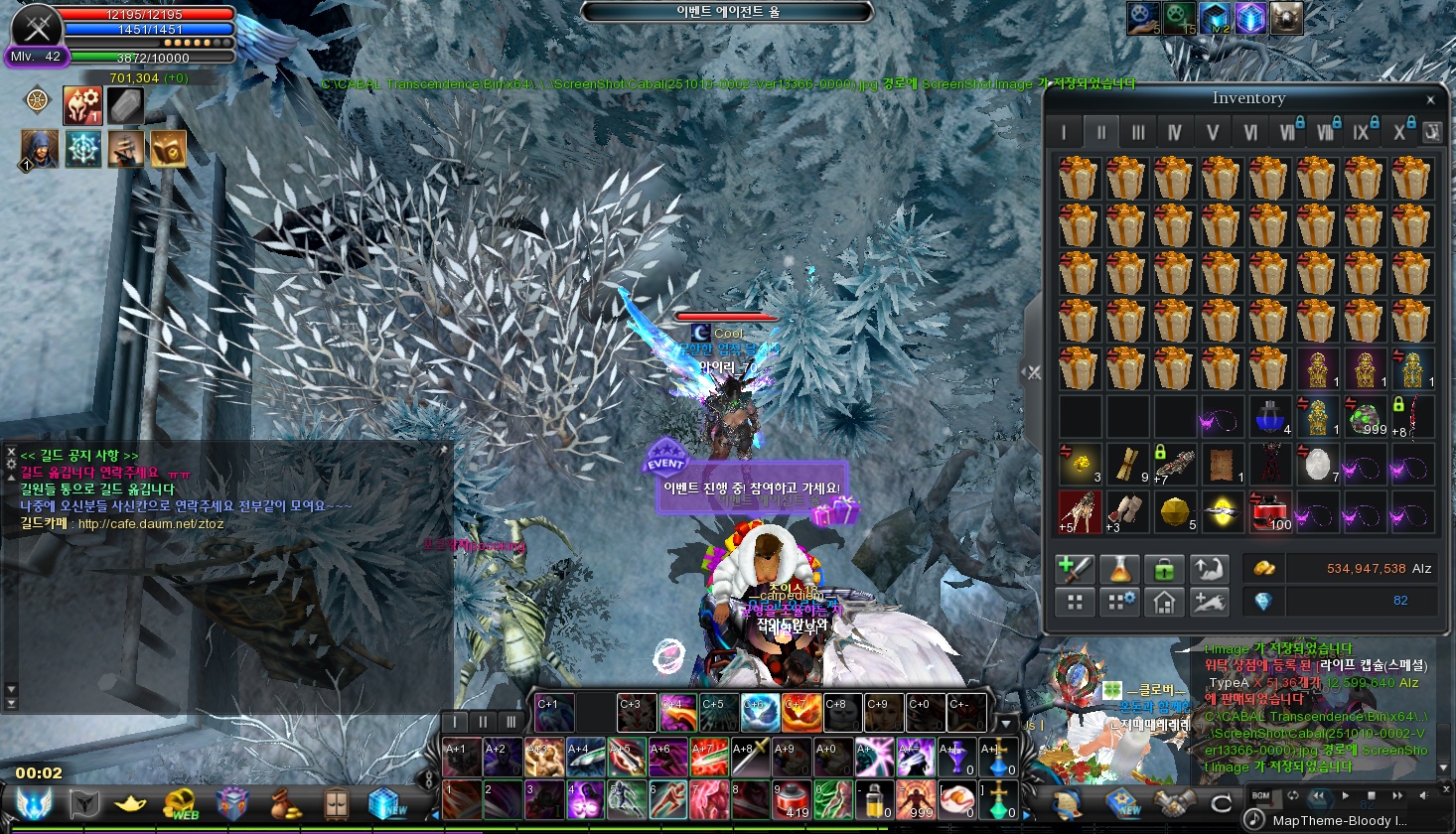Select the blue potion bottle in inventory
This screenshot has width=1456, height=834.
(1269, 416)
